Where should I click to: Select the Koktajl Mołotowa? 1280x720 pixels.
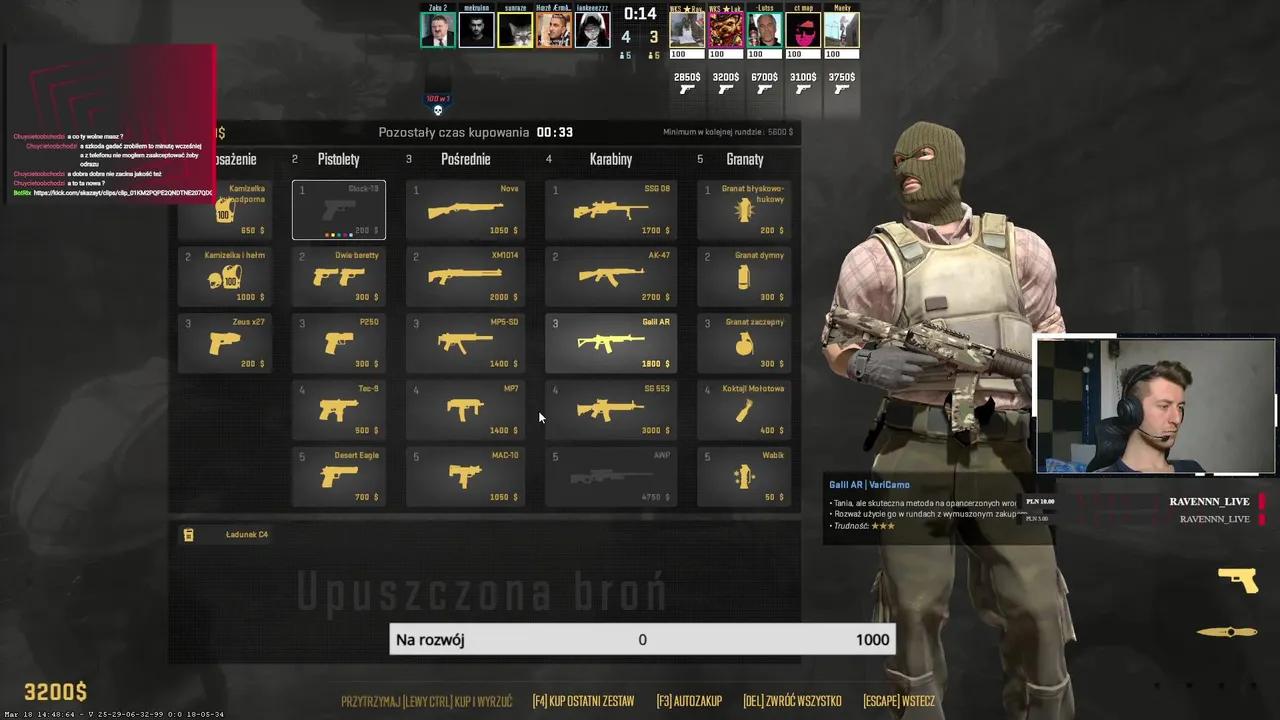pos(744,410)
